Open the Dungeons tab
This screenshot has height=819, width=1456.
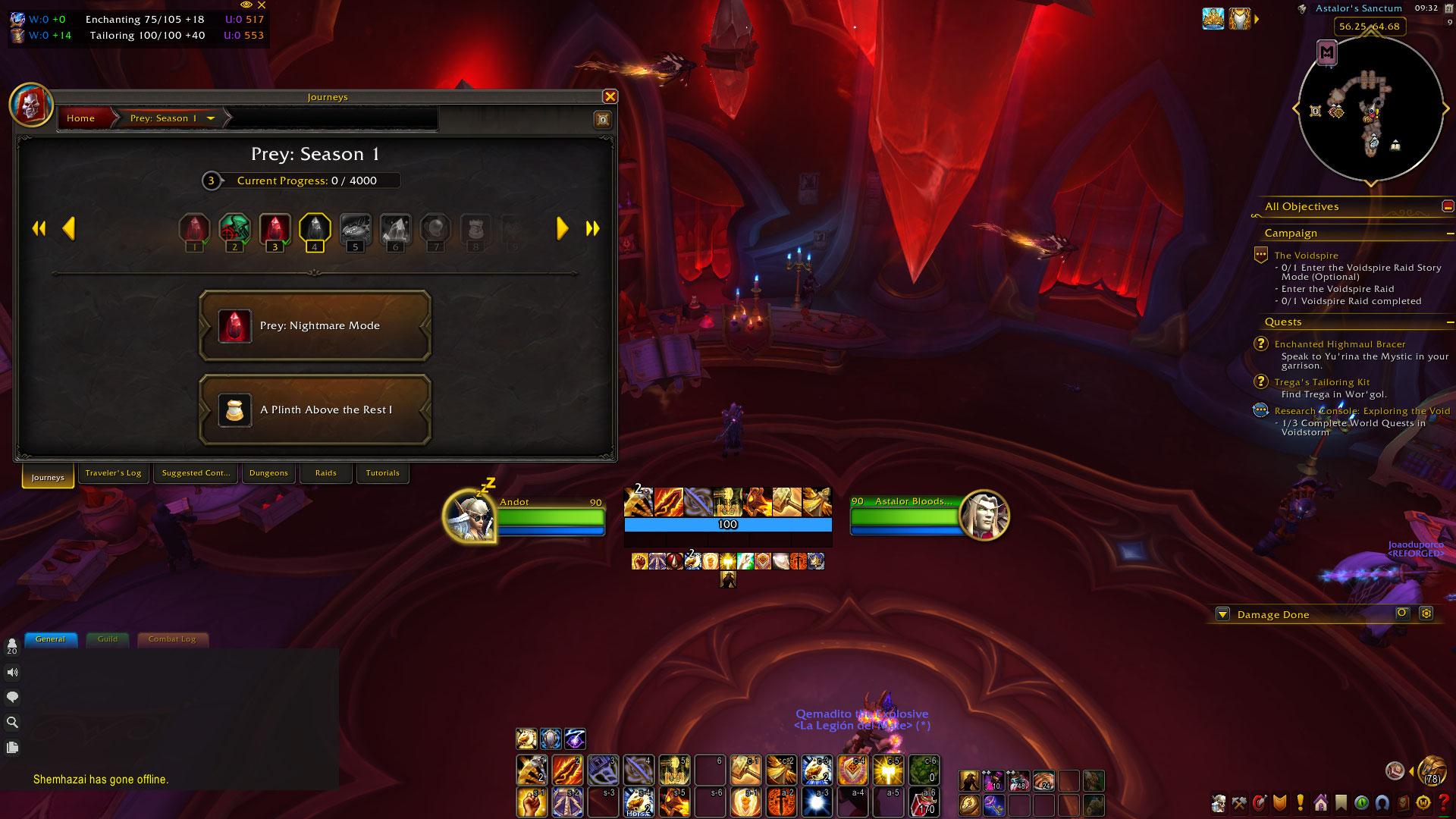tap(268, 473)
